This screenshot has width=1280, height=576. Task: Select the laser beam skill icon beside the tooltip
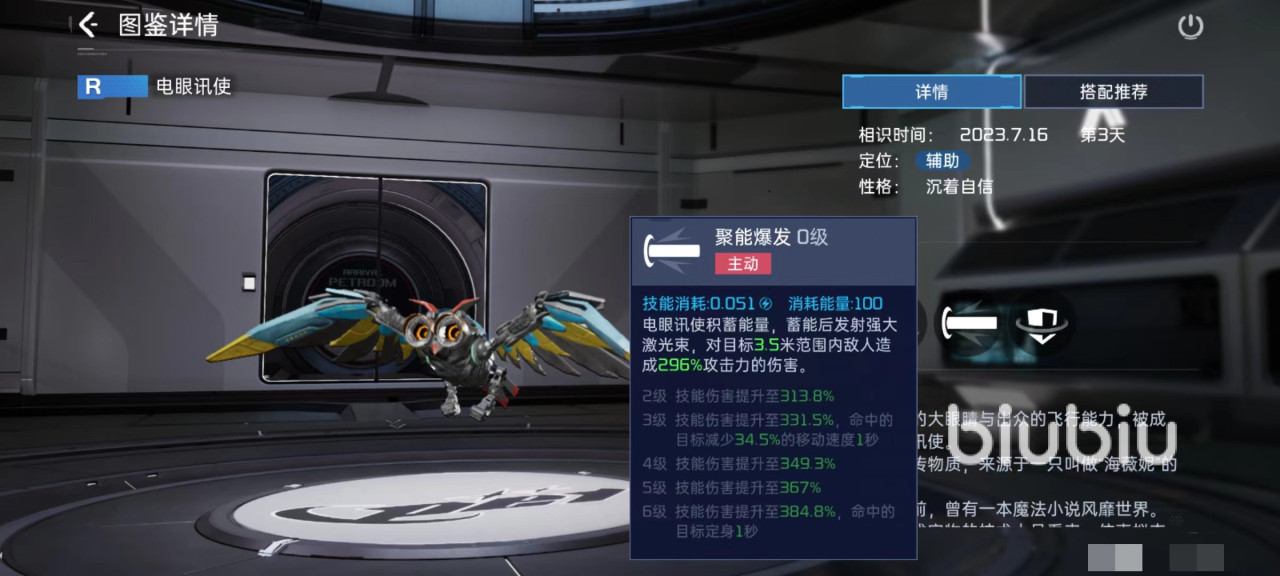click(x=972, y=323)
